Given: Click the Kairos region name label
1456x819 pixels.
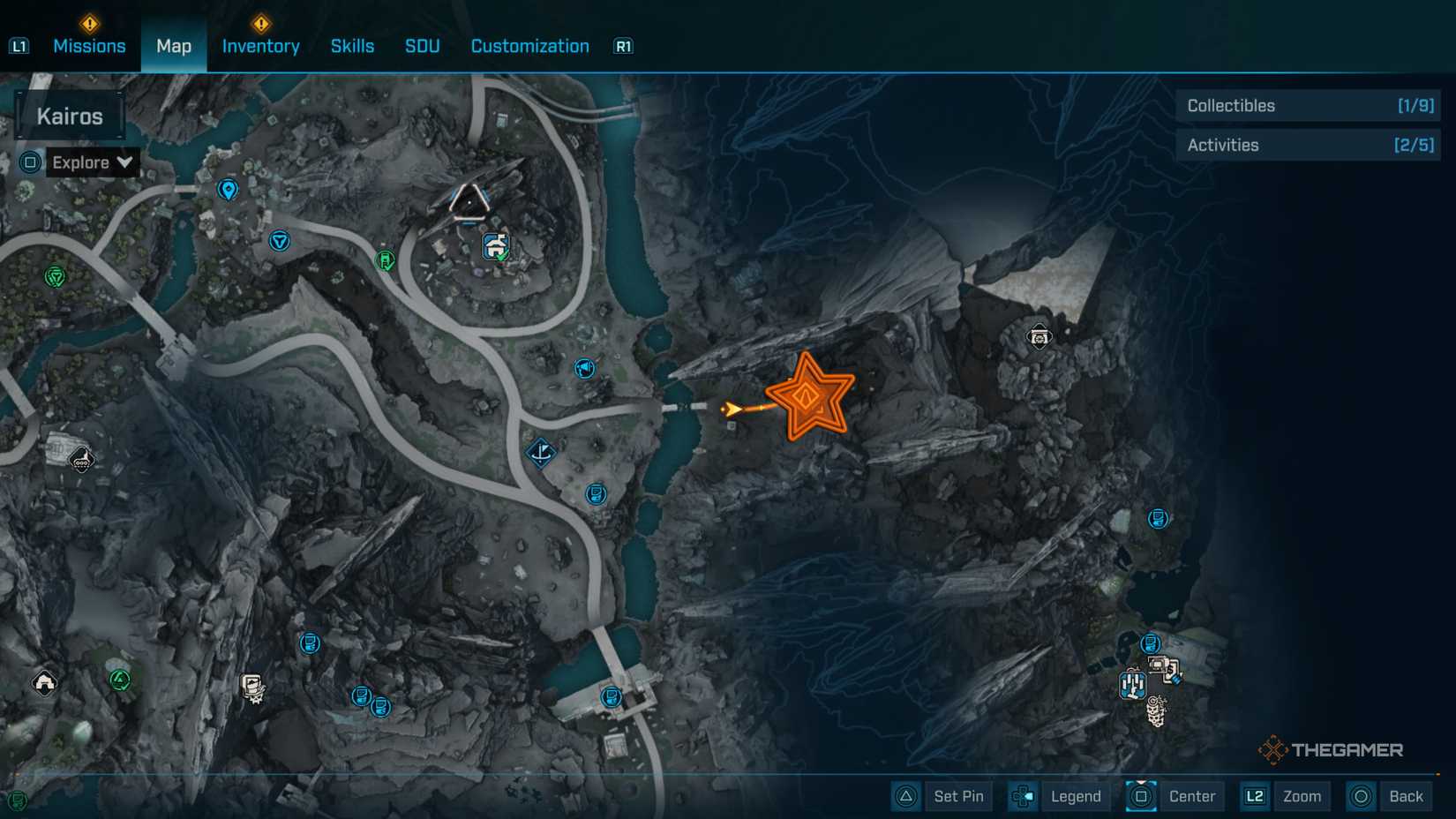Looking at the screenshot, I should [x=71, y=115].
